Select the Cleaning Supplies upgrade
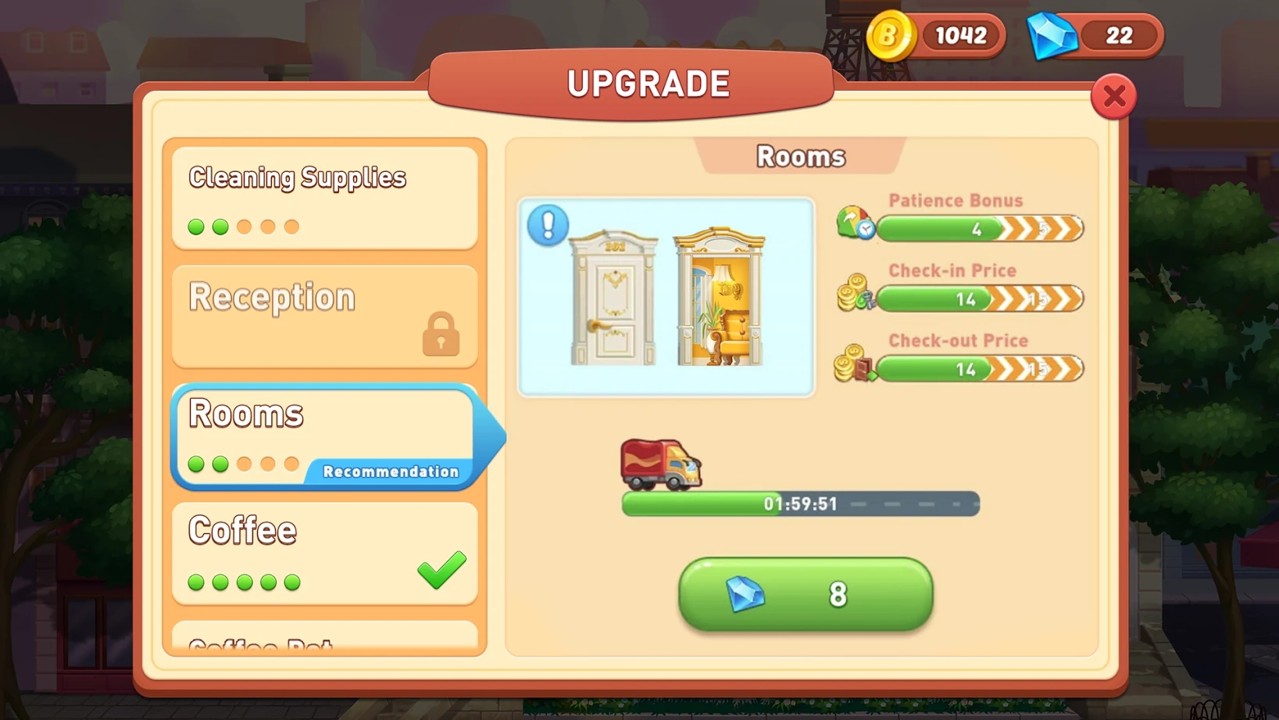The width and height of the screenshot is (1279, 720). pos(324,197)
